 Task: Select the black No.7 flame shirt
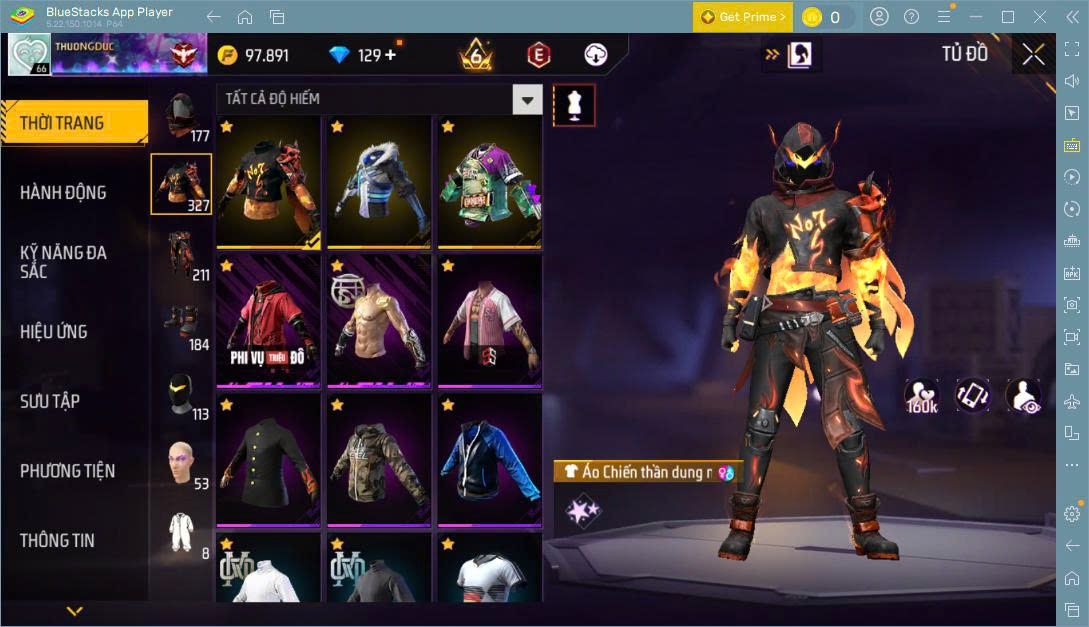[x=268, y=181]
